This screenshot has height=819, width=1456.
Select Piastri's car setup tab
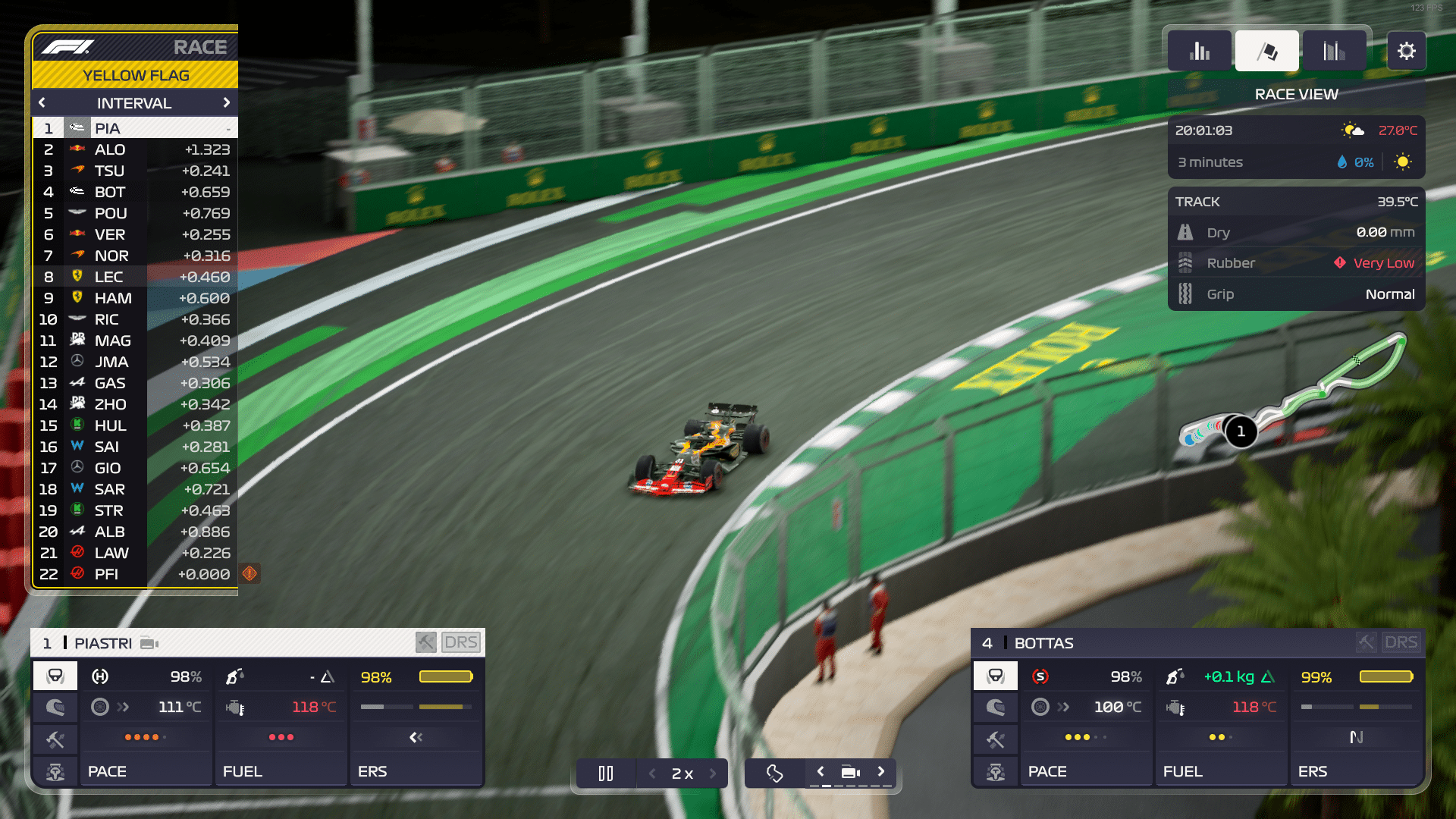click(x=55, y=771)
